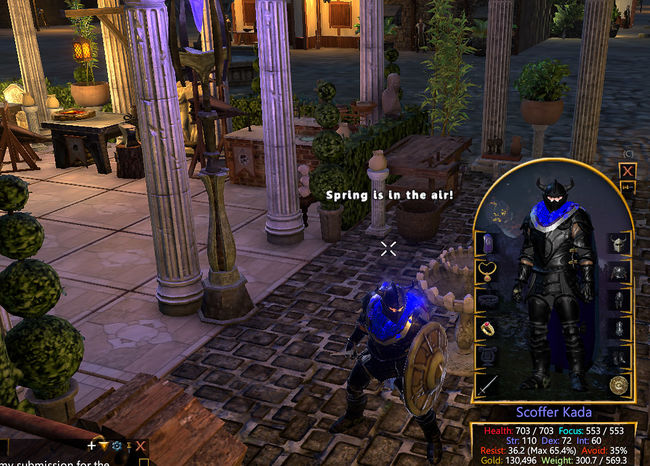Open the yellow filter dropdown on chat
The height and width of the screenshot is (466, 650).
(x=104, y=446)
